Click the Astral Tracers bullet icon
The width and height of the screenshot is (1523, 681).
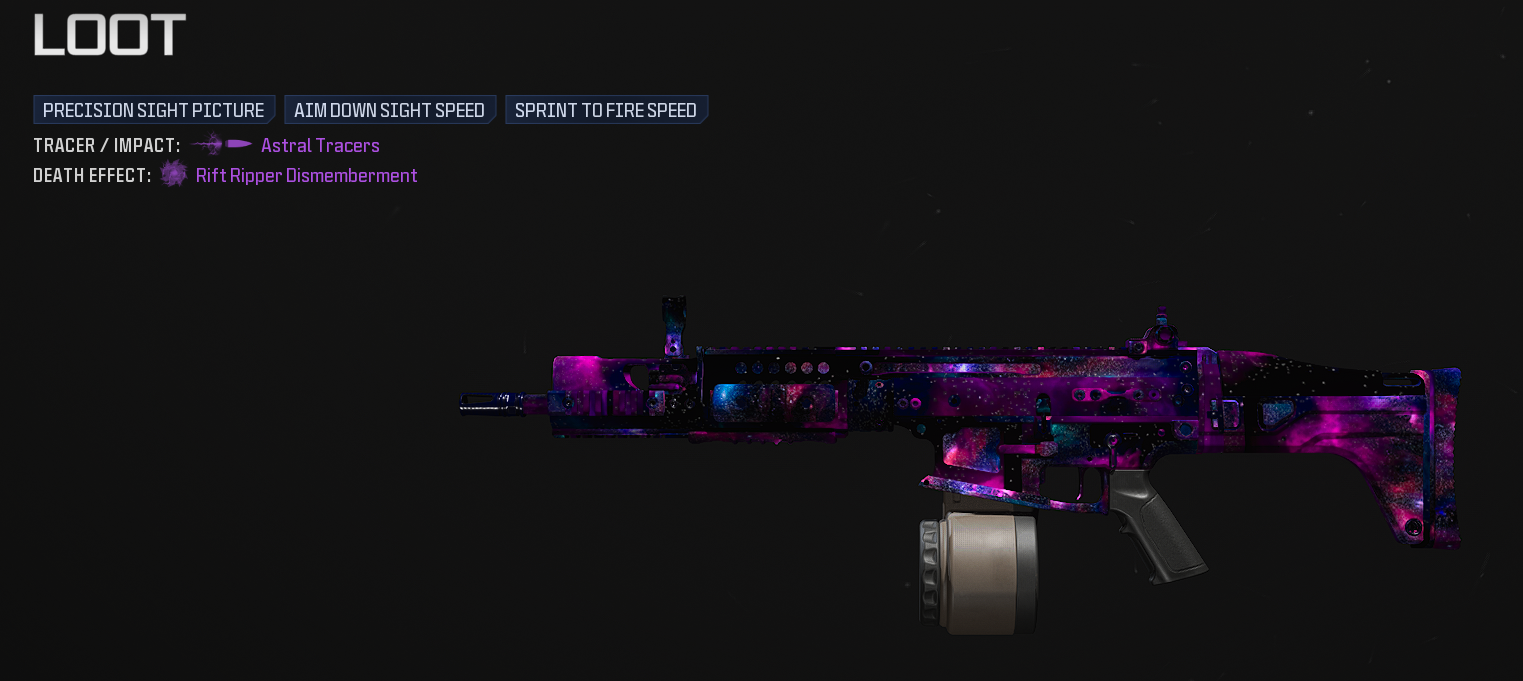pos(222,145)
